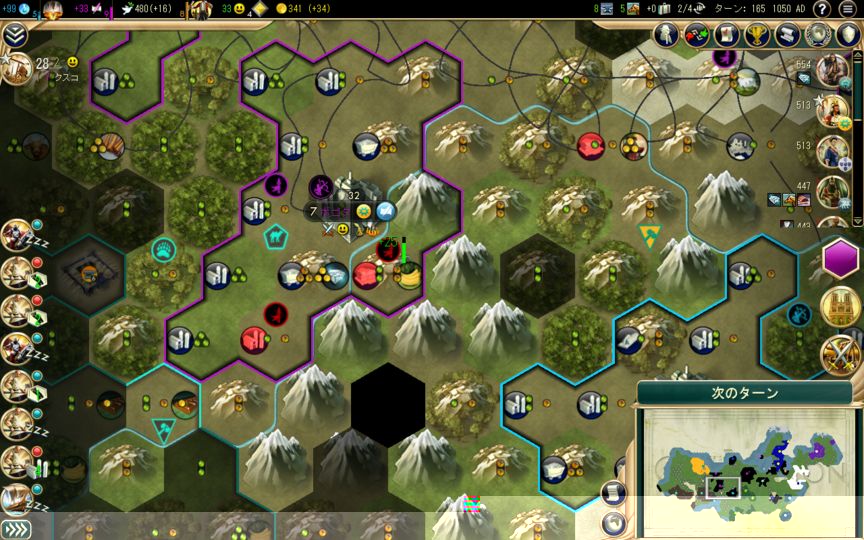The width and height of the screenshot is (864, 540).
Task: Open the statue figure overview icon
Action: 666,35
